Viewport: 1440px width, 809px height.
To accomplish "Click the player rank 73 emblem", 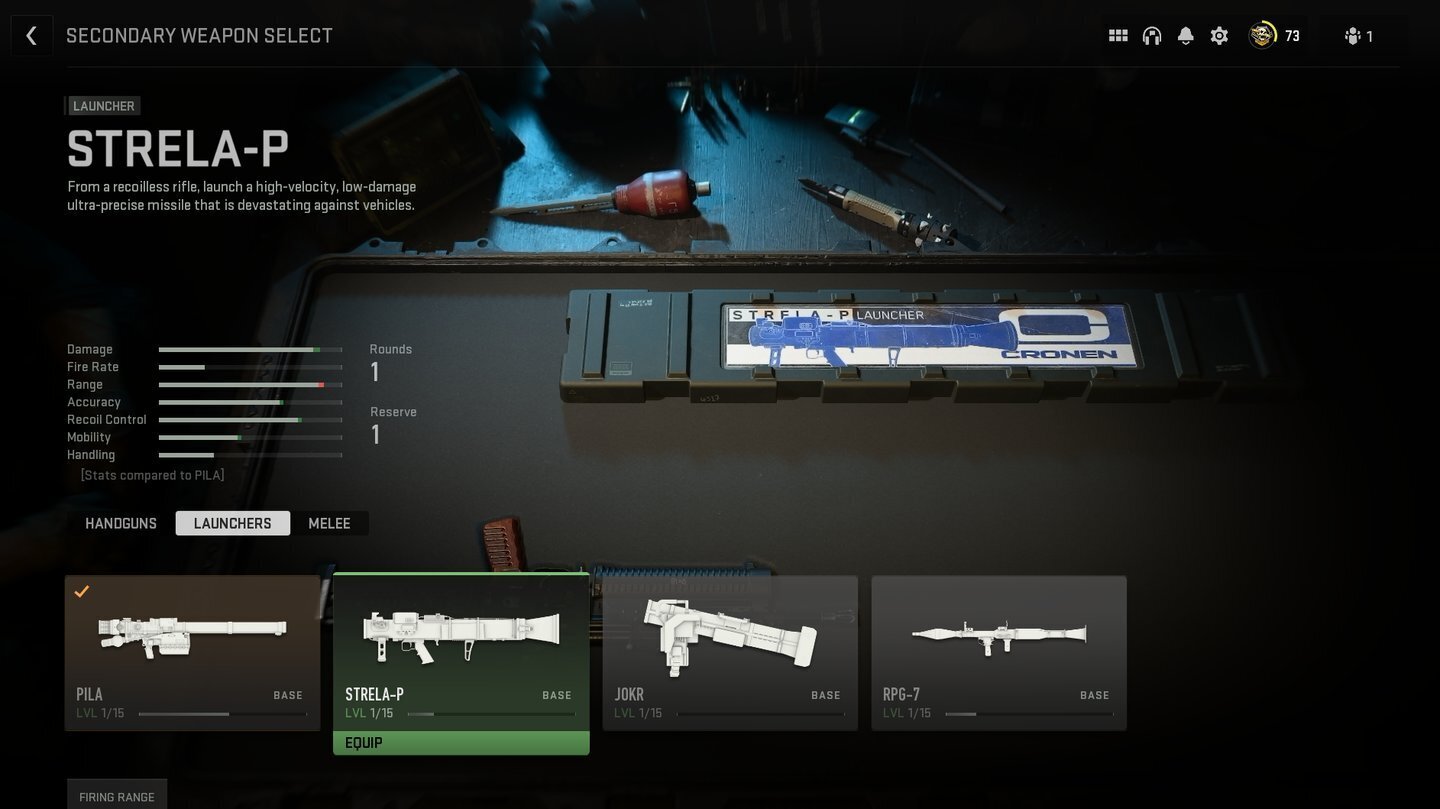I will click(x=1263, y=35).
